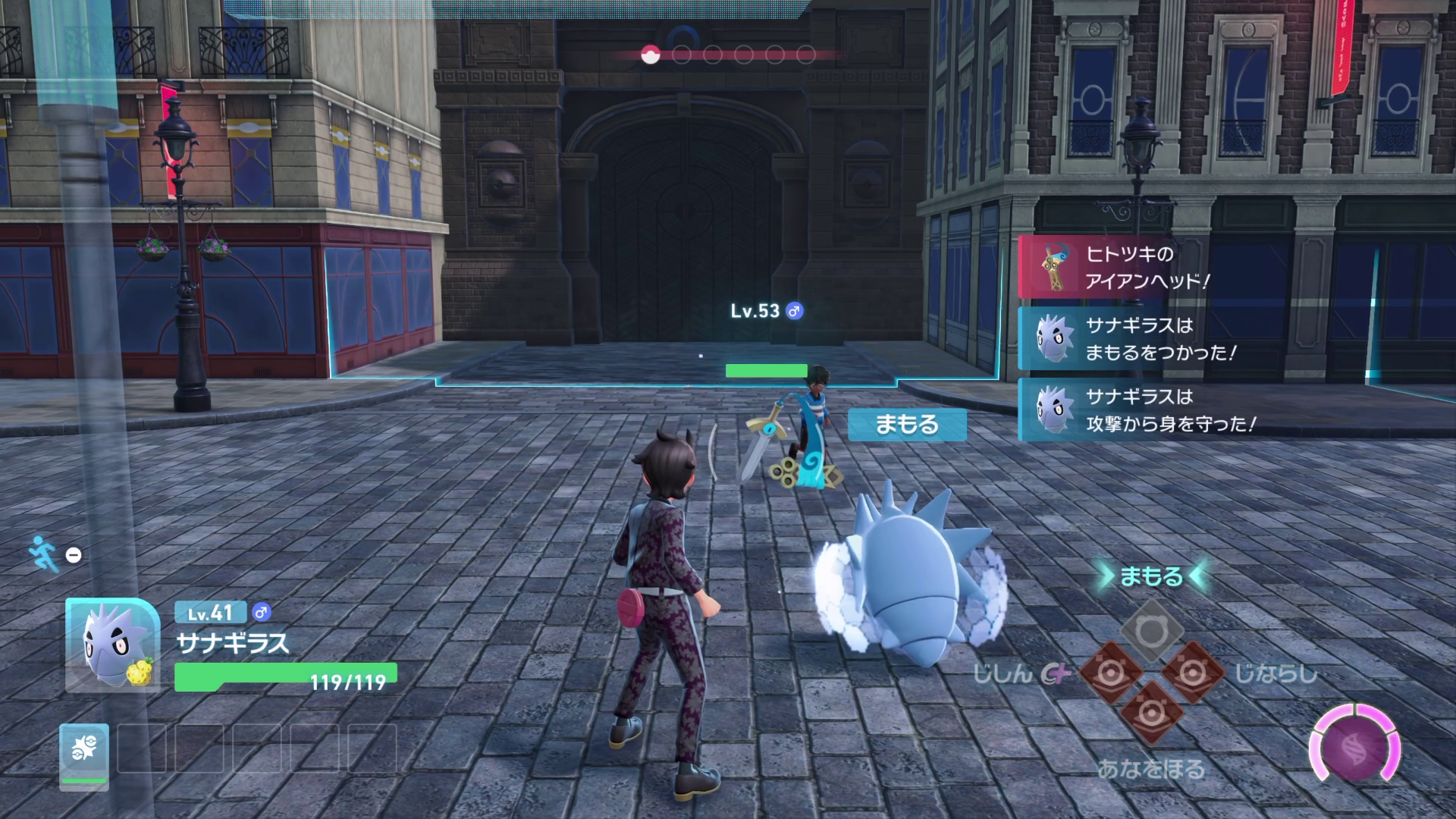Toggle the running figure dash icon
Viewport: 1456px width, 819px height.
click(x=44, y=554)
